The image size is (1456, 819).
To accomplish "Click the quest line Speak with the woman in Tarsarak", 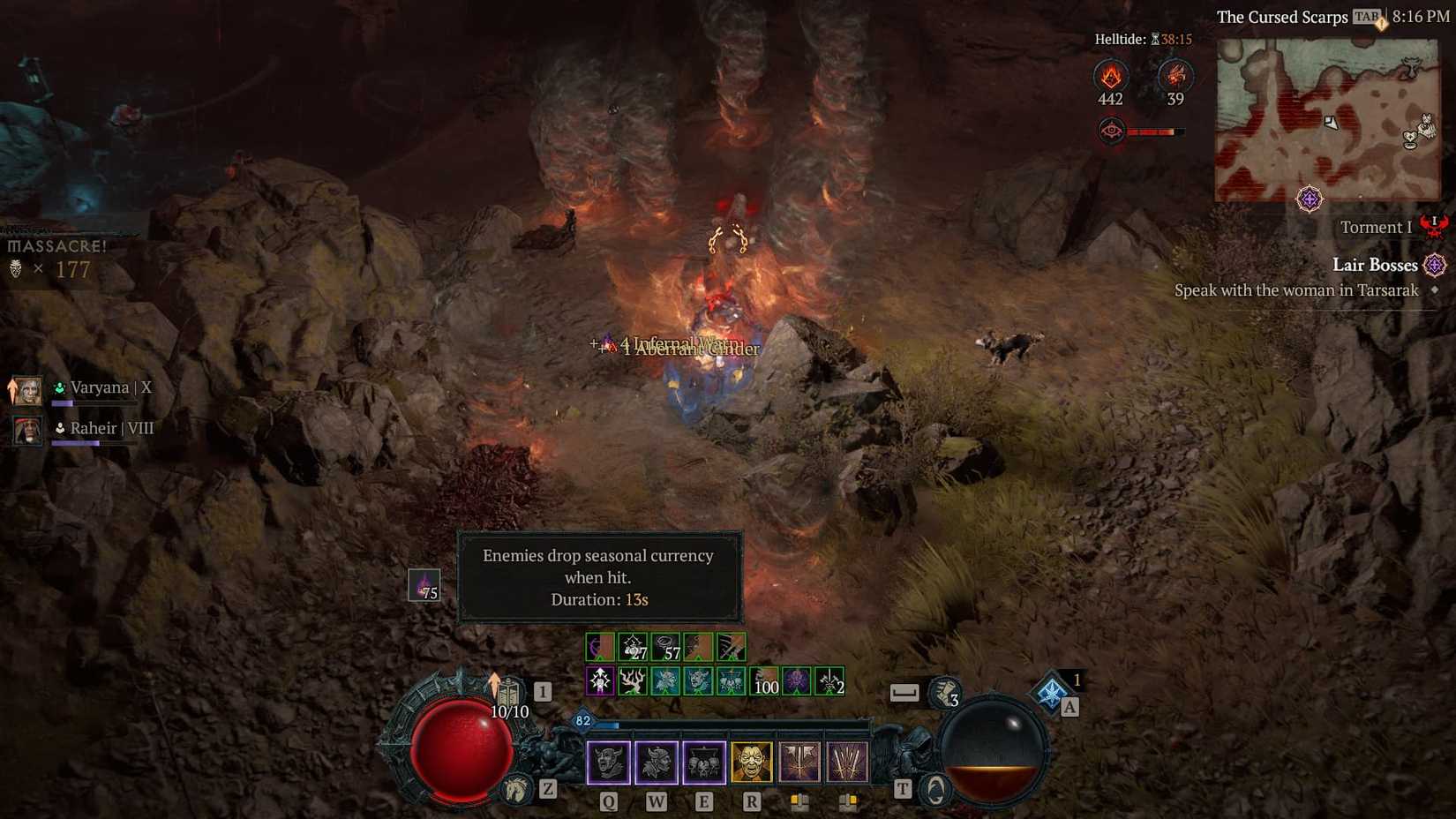I will point(1295,290).
